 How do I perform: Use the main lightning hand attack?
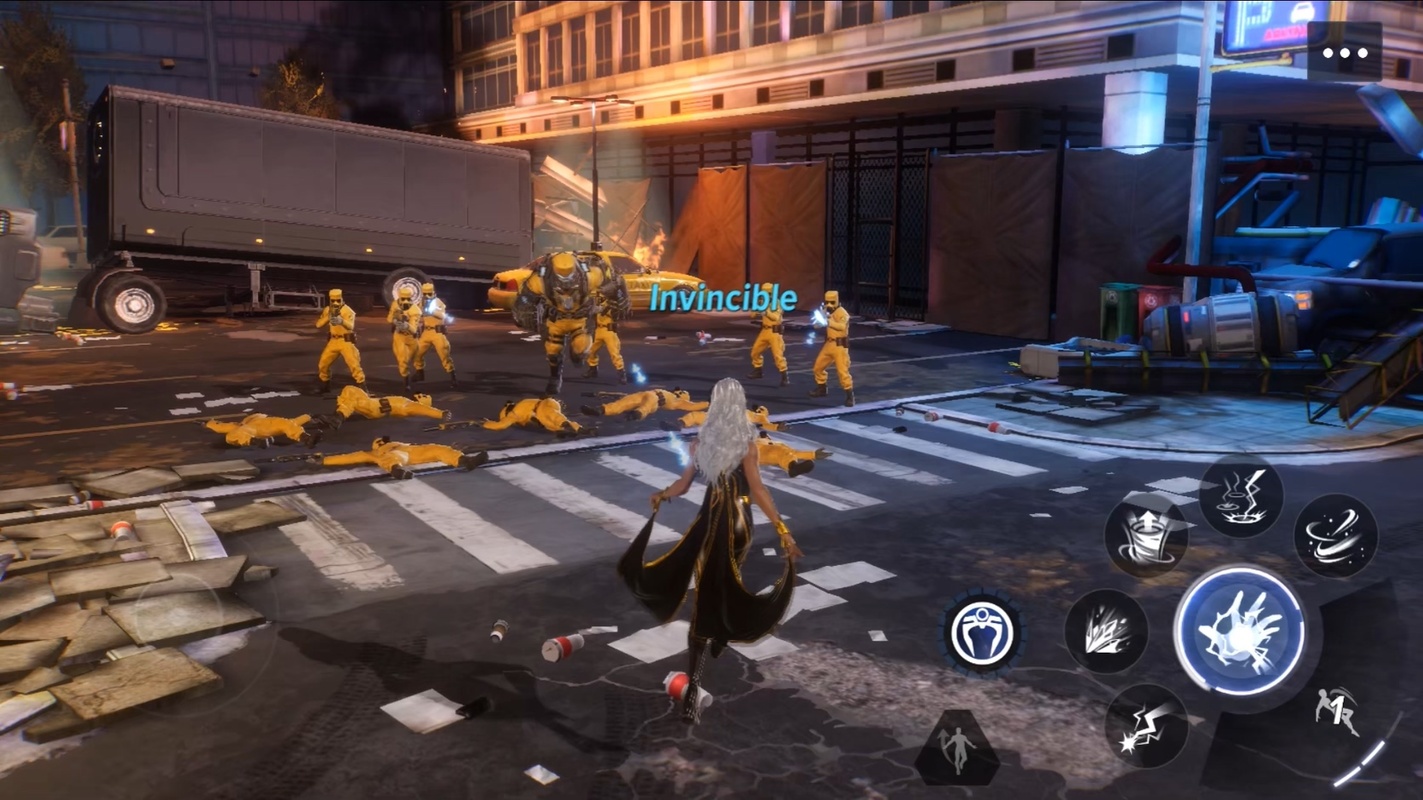[1240, 631]
